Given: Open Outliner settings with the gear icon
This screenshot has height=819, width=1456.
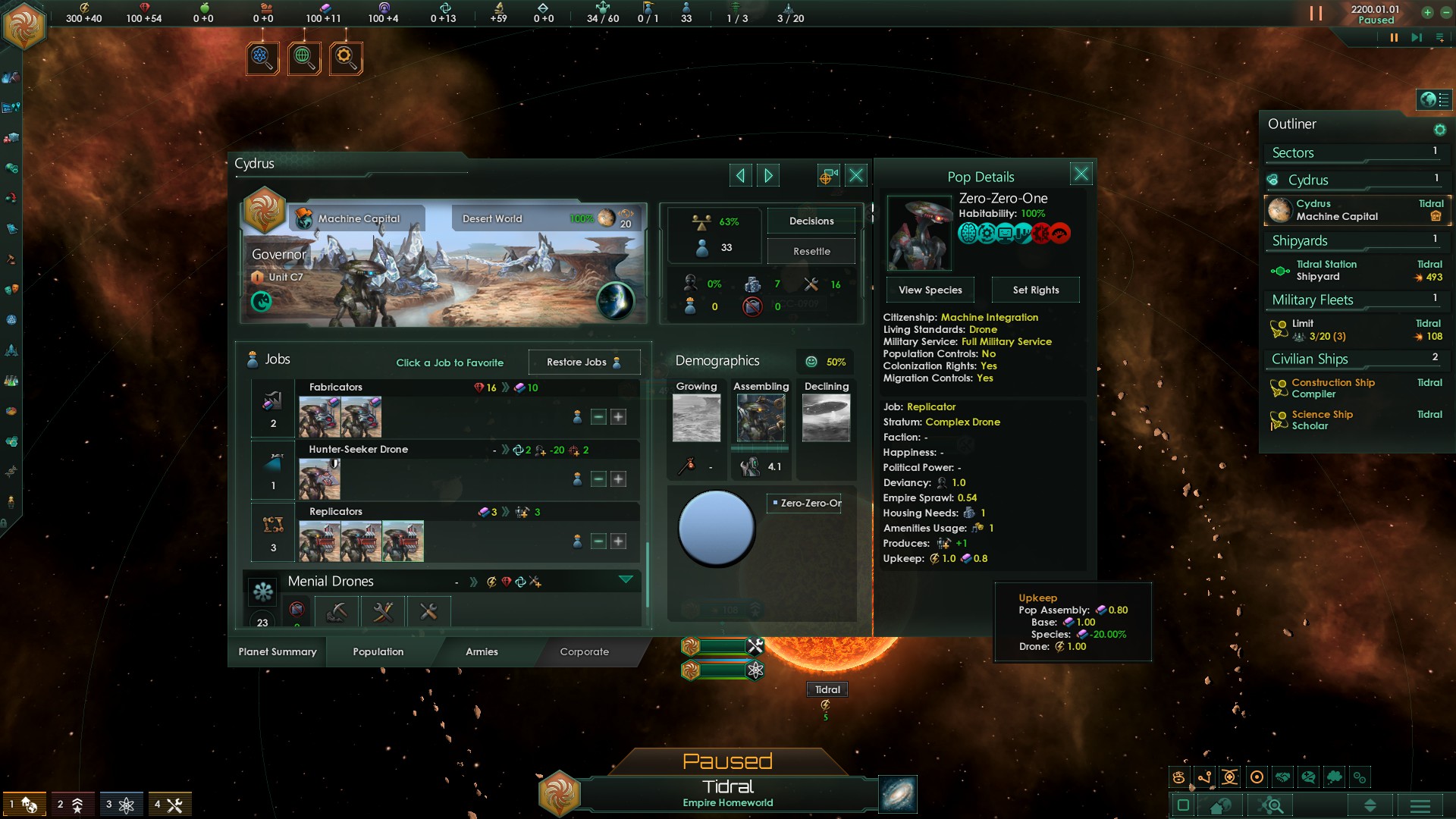Looking at the screenshot, I should coord(1439,129).
